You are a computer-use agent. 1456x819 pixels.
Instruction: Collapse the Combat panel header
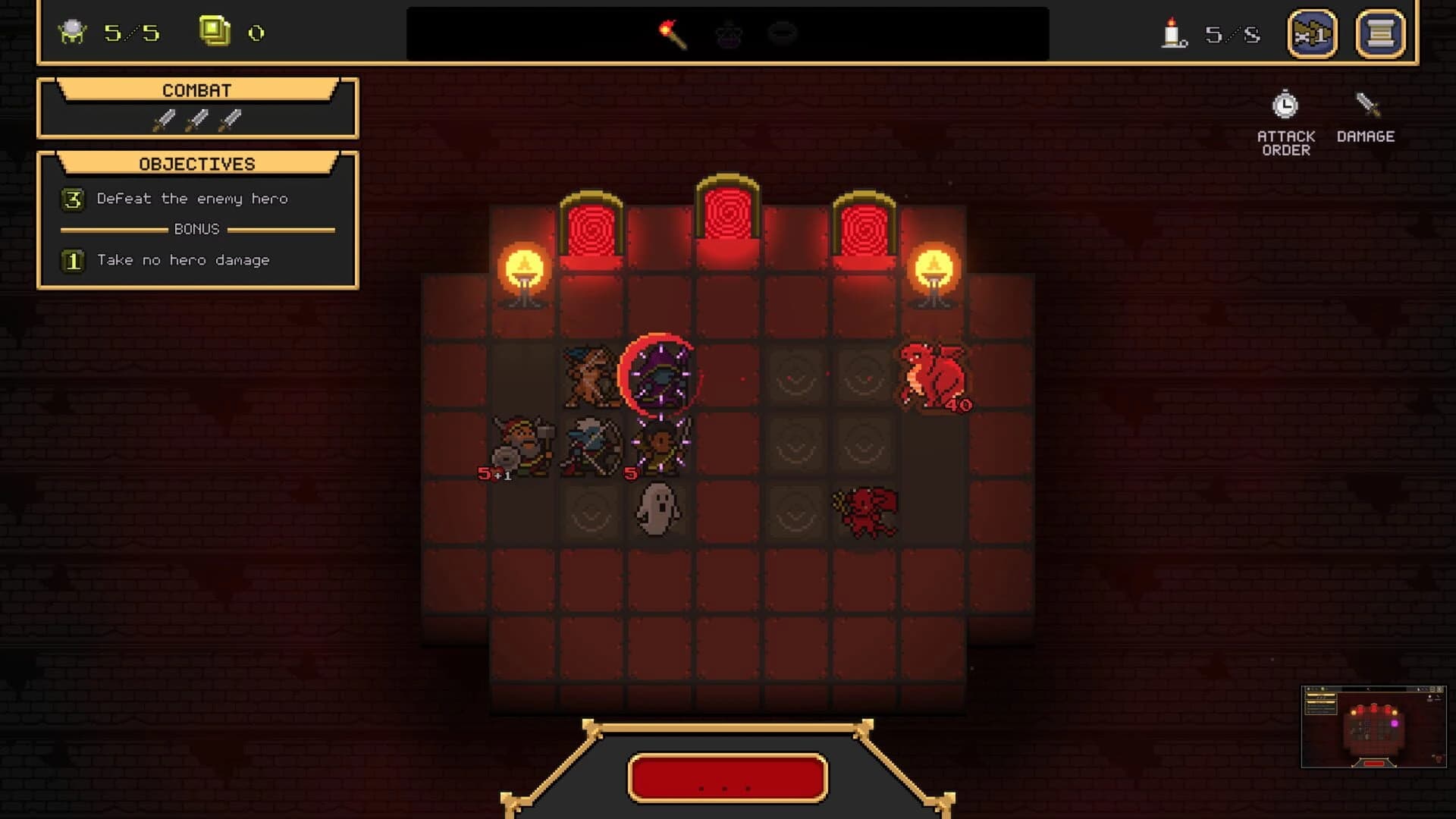[196, 89]
